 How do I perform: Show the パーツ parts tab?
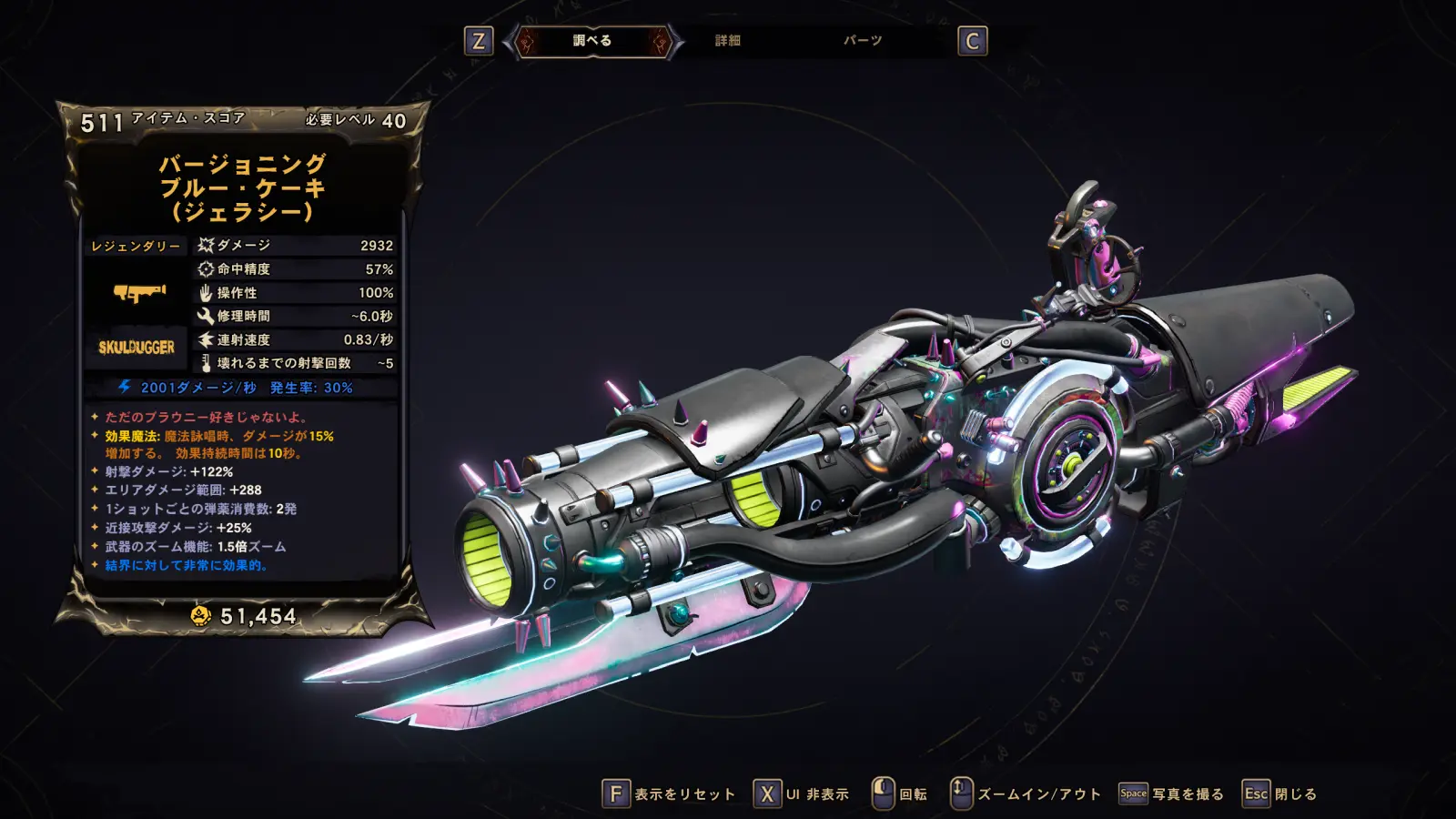click(862, 41)
